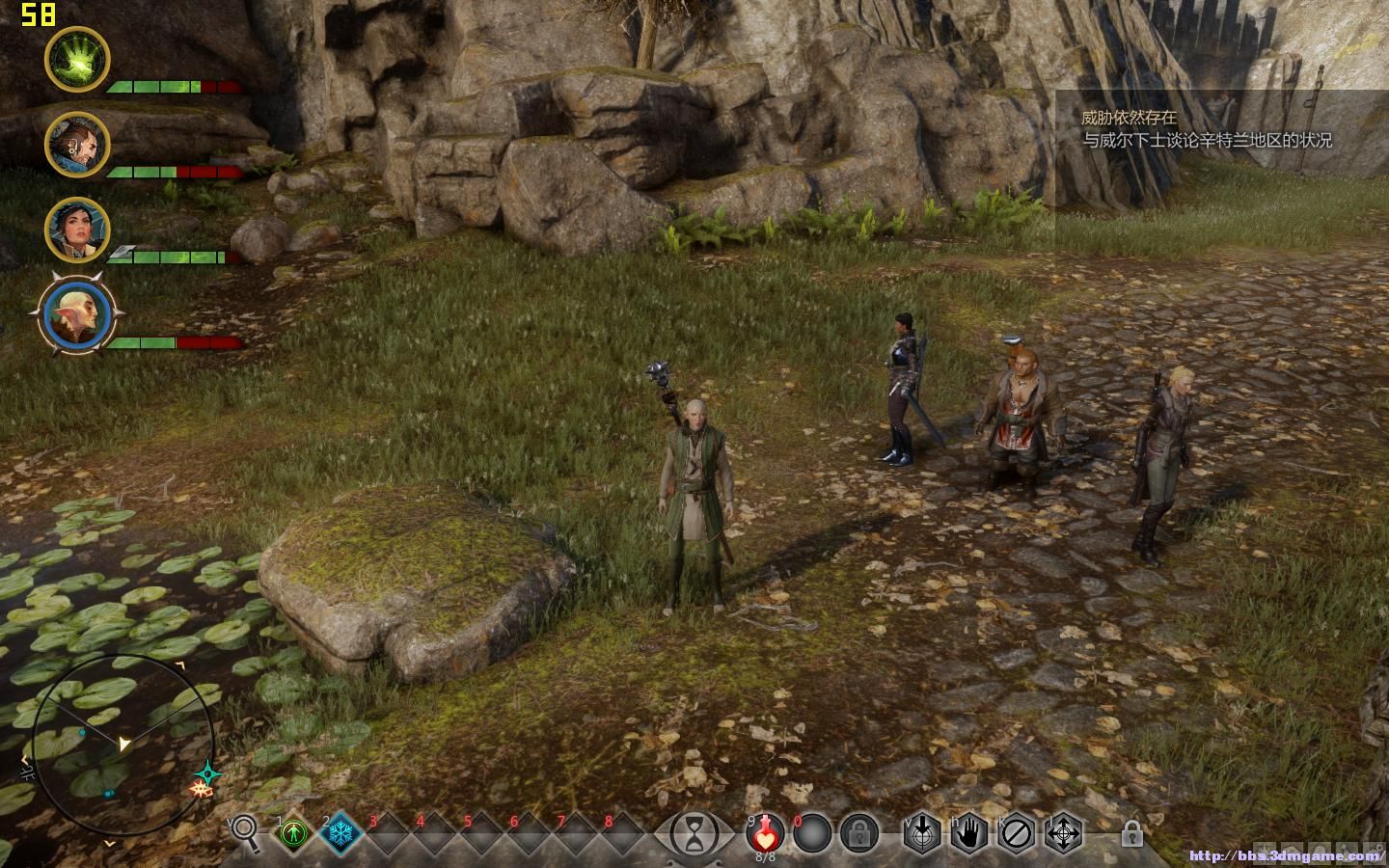Use the red health potion

[x=765, y=831]
